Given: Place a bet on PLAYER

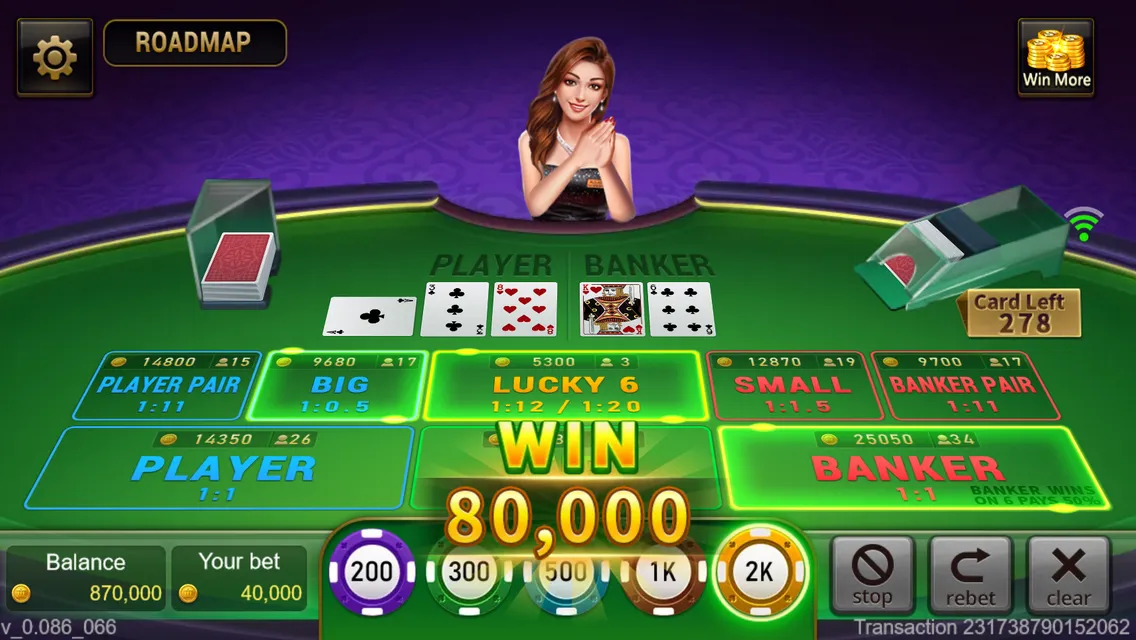Looking at the screenshot, I should click(223, 468).
